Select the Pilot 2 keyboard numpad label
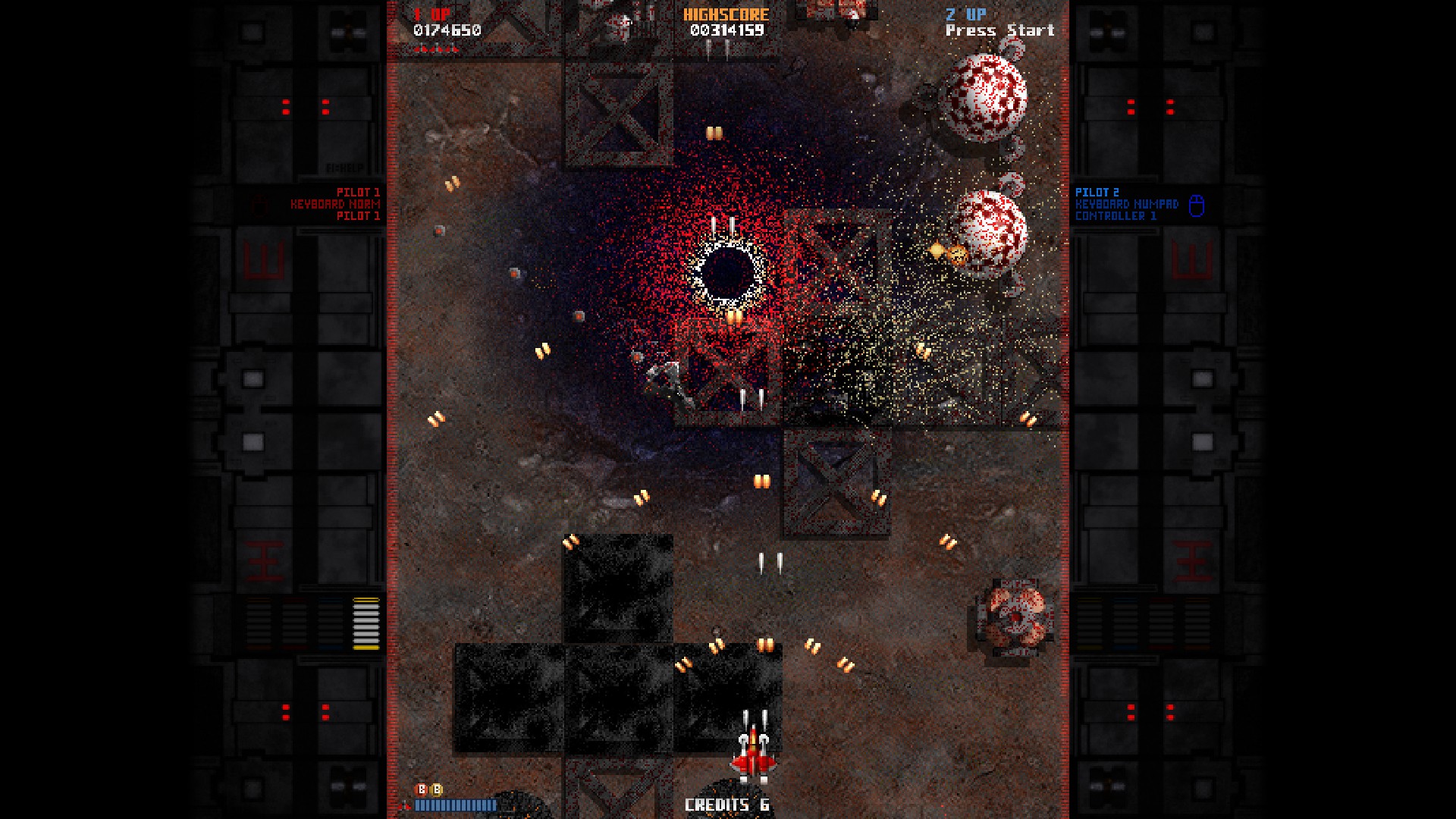The image size is (1456, 819). pyautogui.click(x=1126, y=204)
